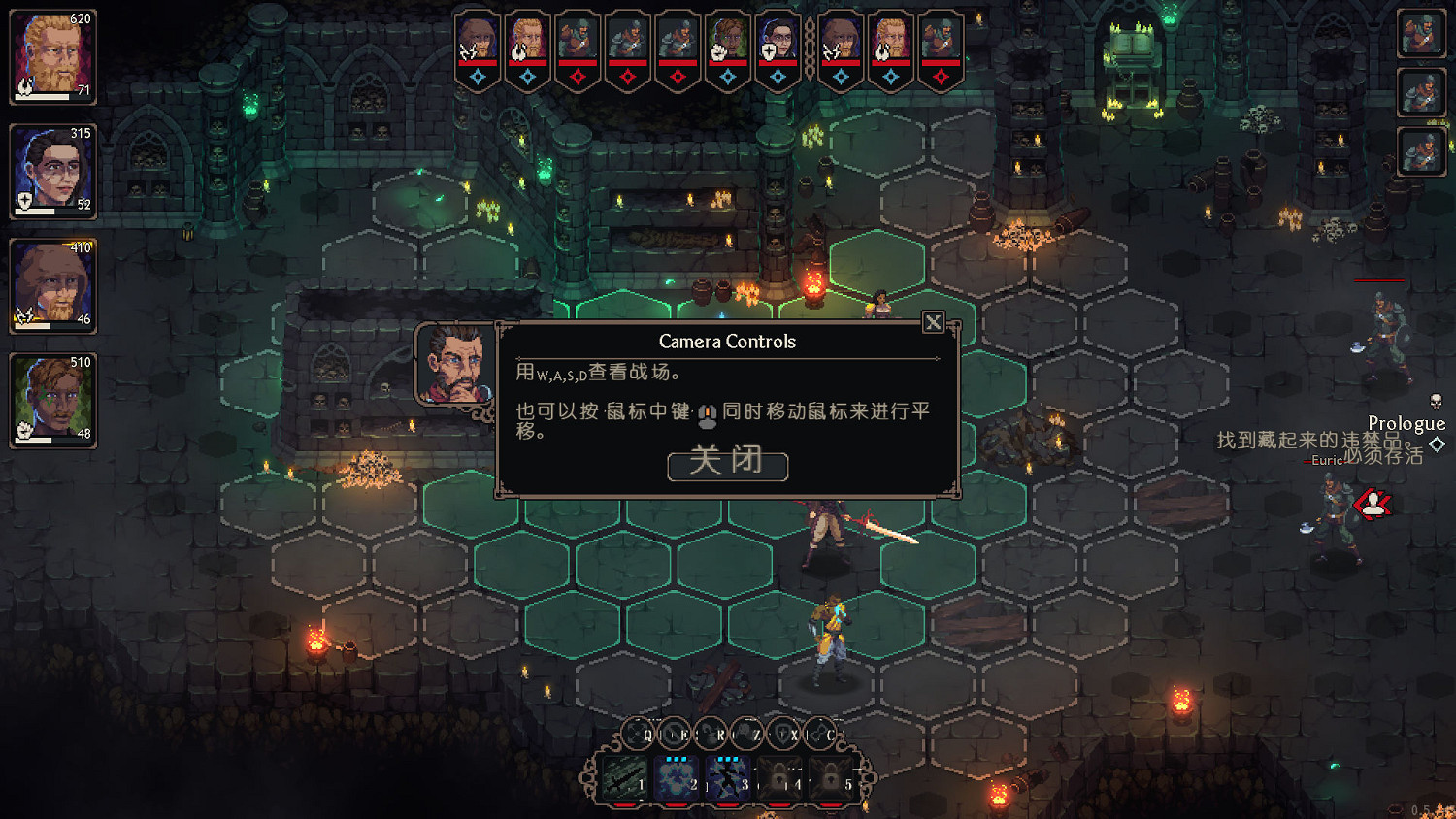
Task: Click the bearded warrior portrait with 620 health
Action: pos(52,53)
